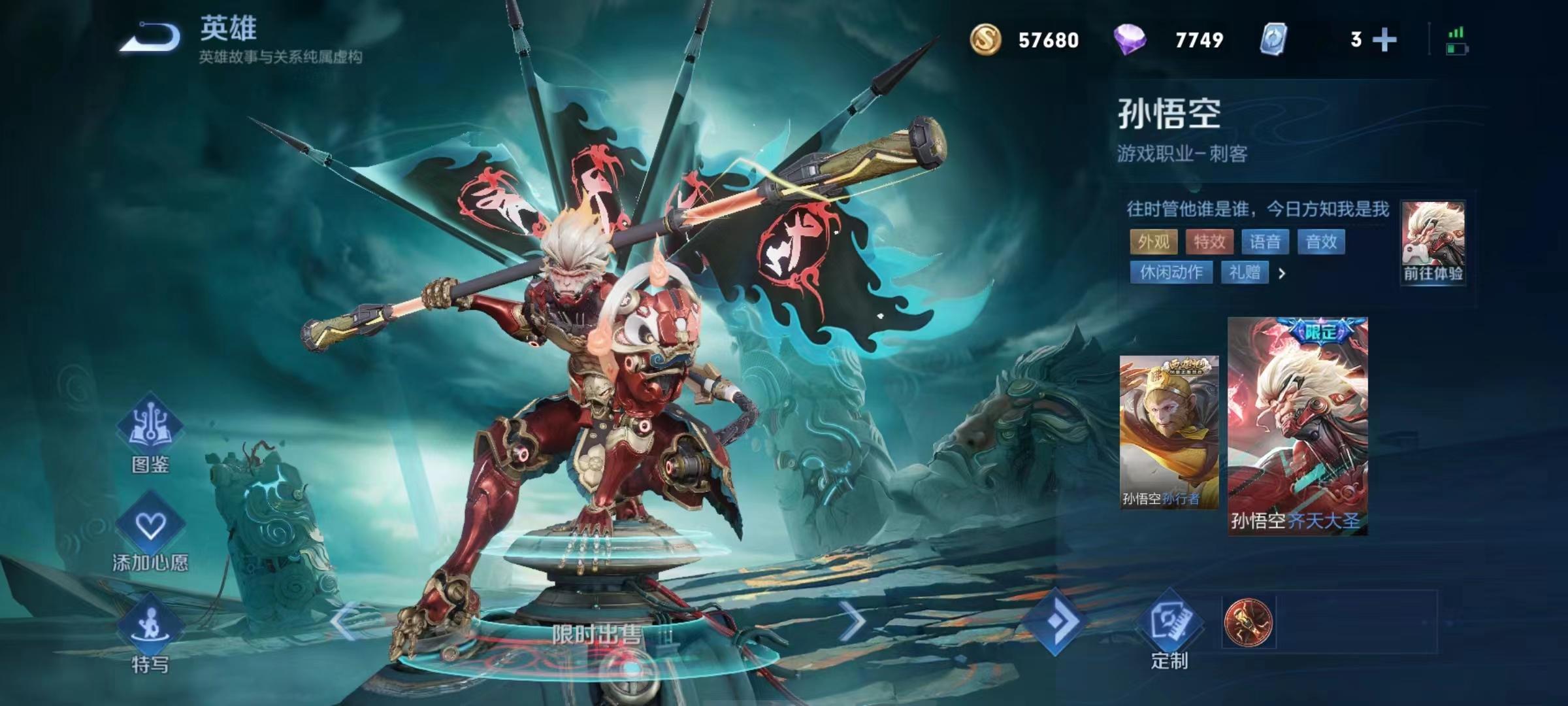Open the 礼赠 gift tag
Viewport: 1568px width, 706px height.
[x=1245, y=272]
